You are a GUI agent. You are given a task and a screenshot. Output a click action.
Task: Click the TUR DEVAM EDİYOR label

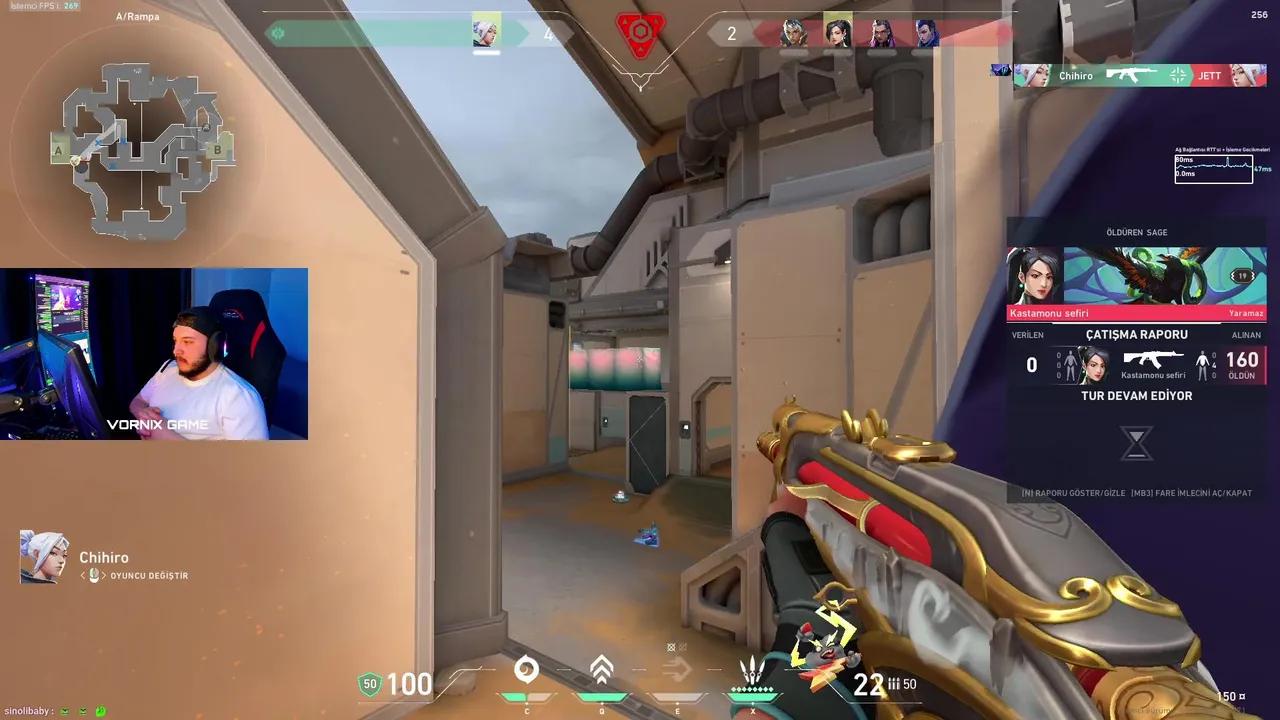coord(1137,395)
